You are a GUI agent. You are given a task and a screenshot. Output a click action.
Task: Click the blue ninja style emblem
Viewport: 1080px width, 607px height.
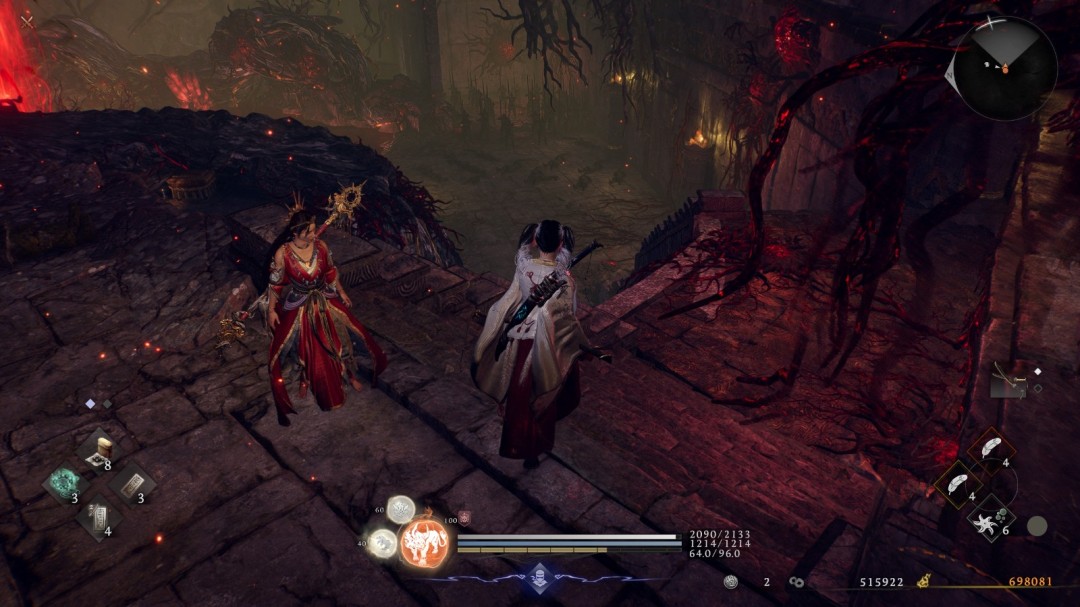coord(540,576)
